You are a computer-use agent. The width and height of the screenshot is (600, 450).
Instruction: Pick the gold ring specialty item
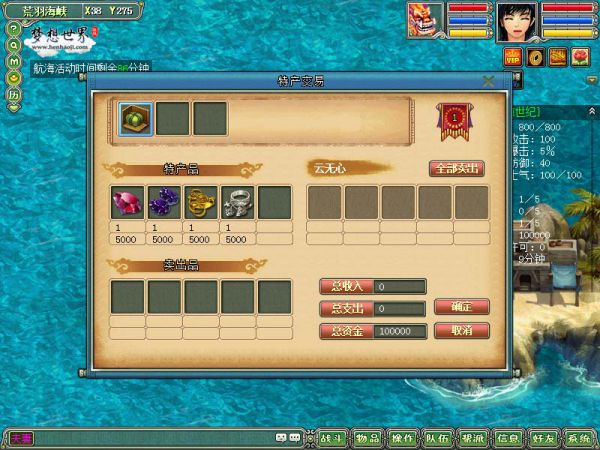click(200, 203)
